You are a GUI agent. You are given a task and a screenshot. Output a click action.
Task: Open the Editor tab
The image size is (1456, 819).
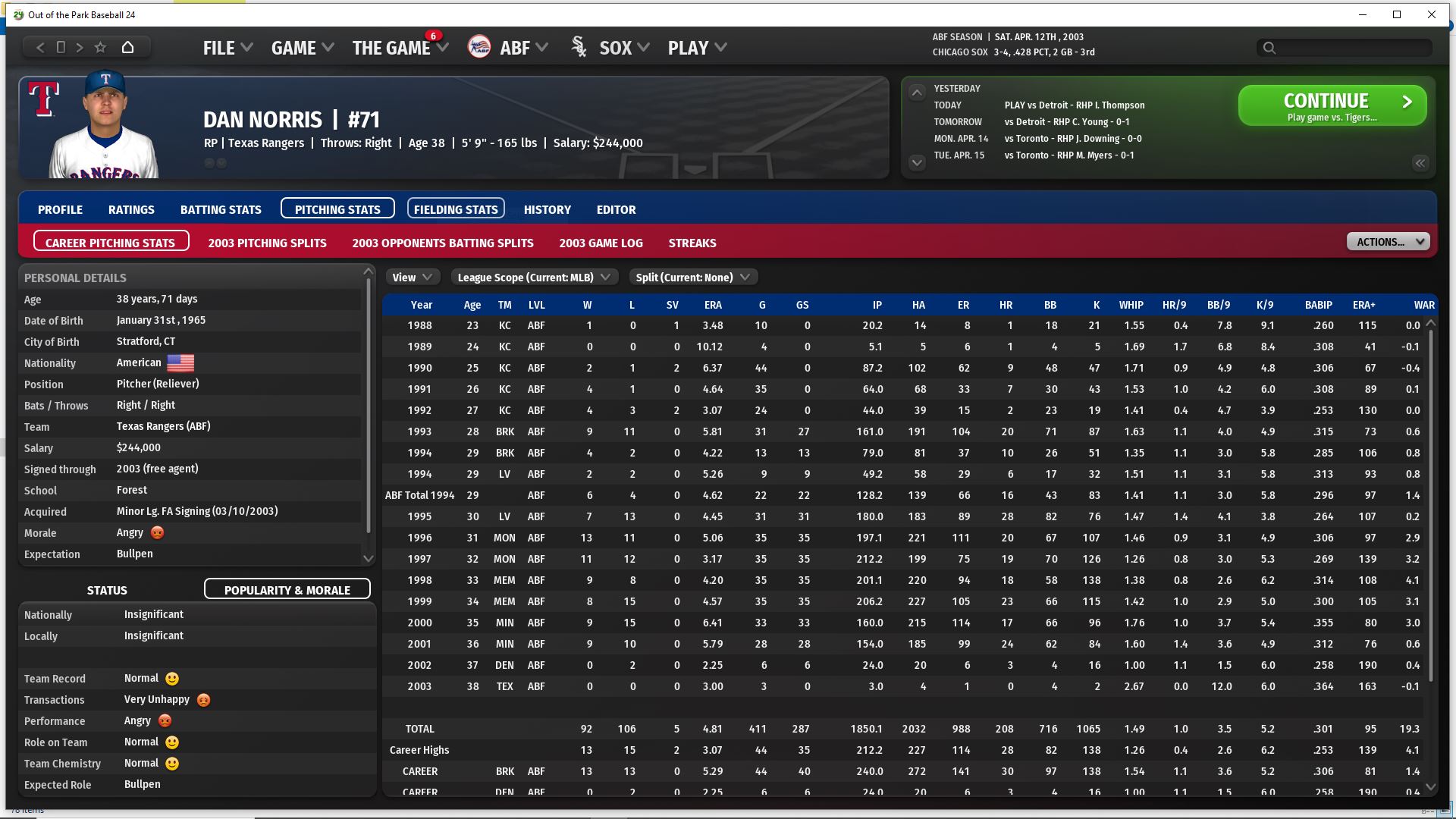pyautogui.click(x=616, y=209)
